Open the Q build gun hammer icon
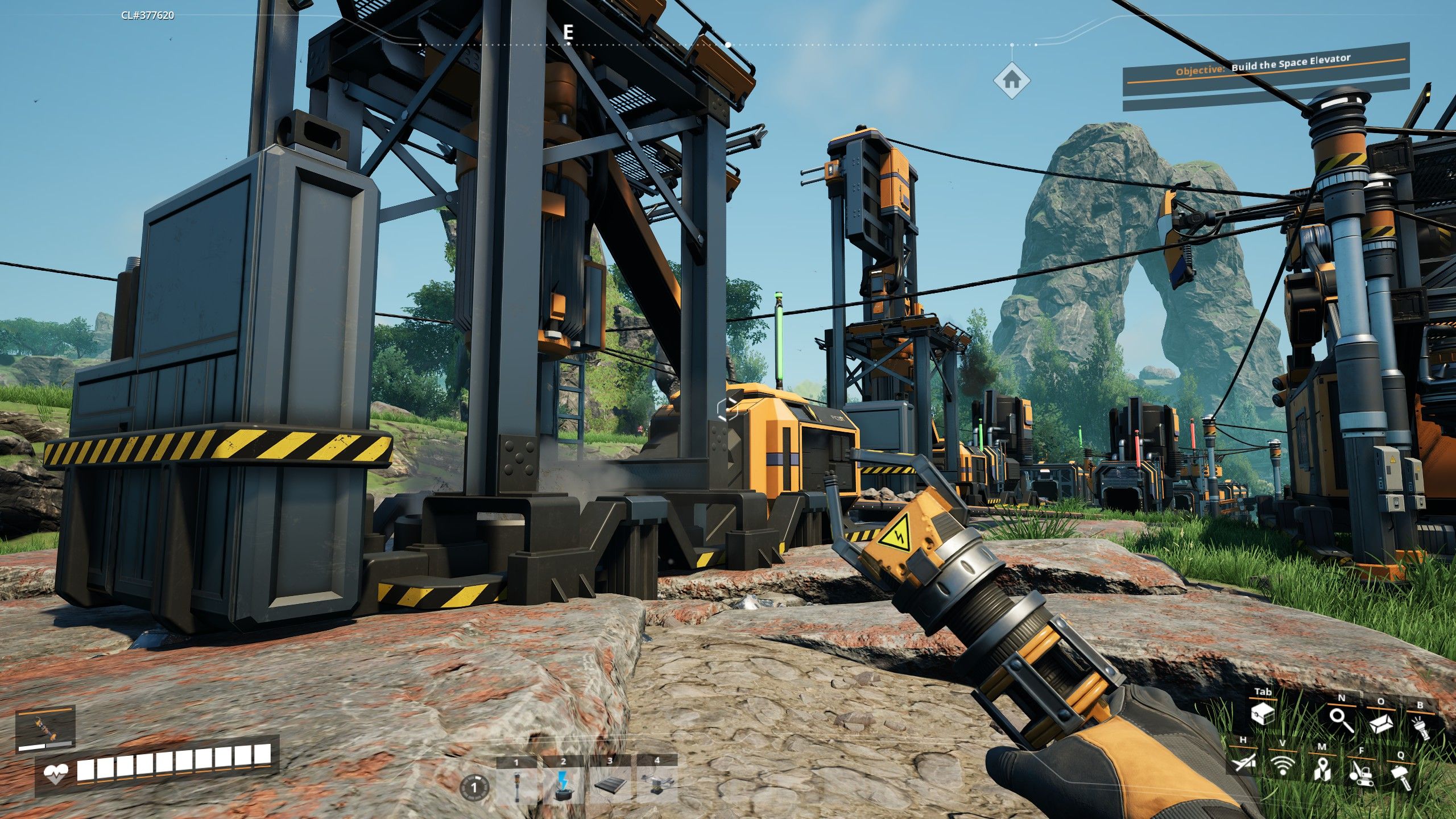The image size is (1456, 819). click(1402, 775)
